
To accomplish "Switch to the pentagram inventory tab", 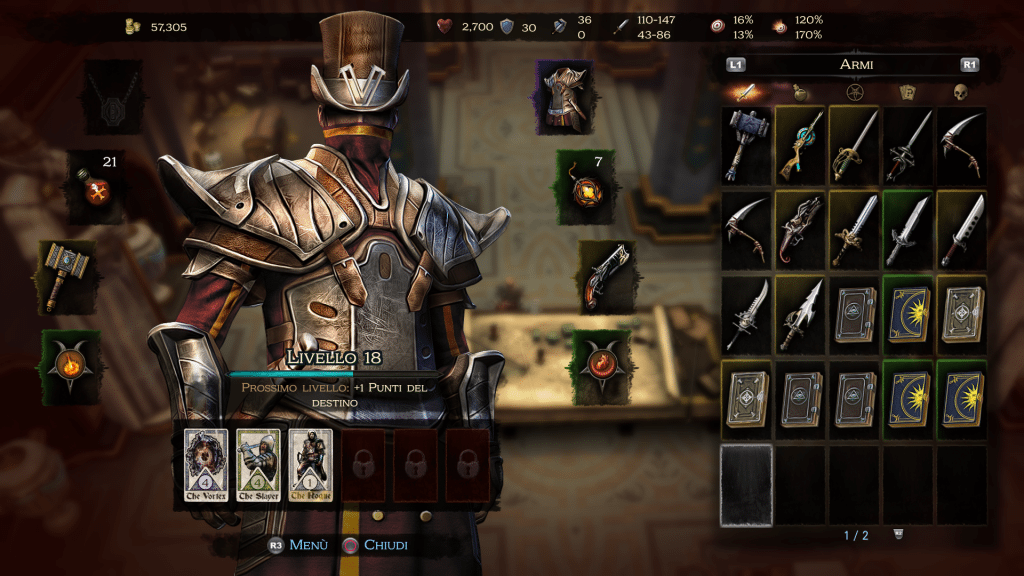I will [x=854, y=93].
